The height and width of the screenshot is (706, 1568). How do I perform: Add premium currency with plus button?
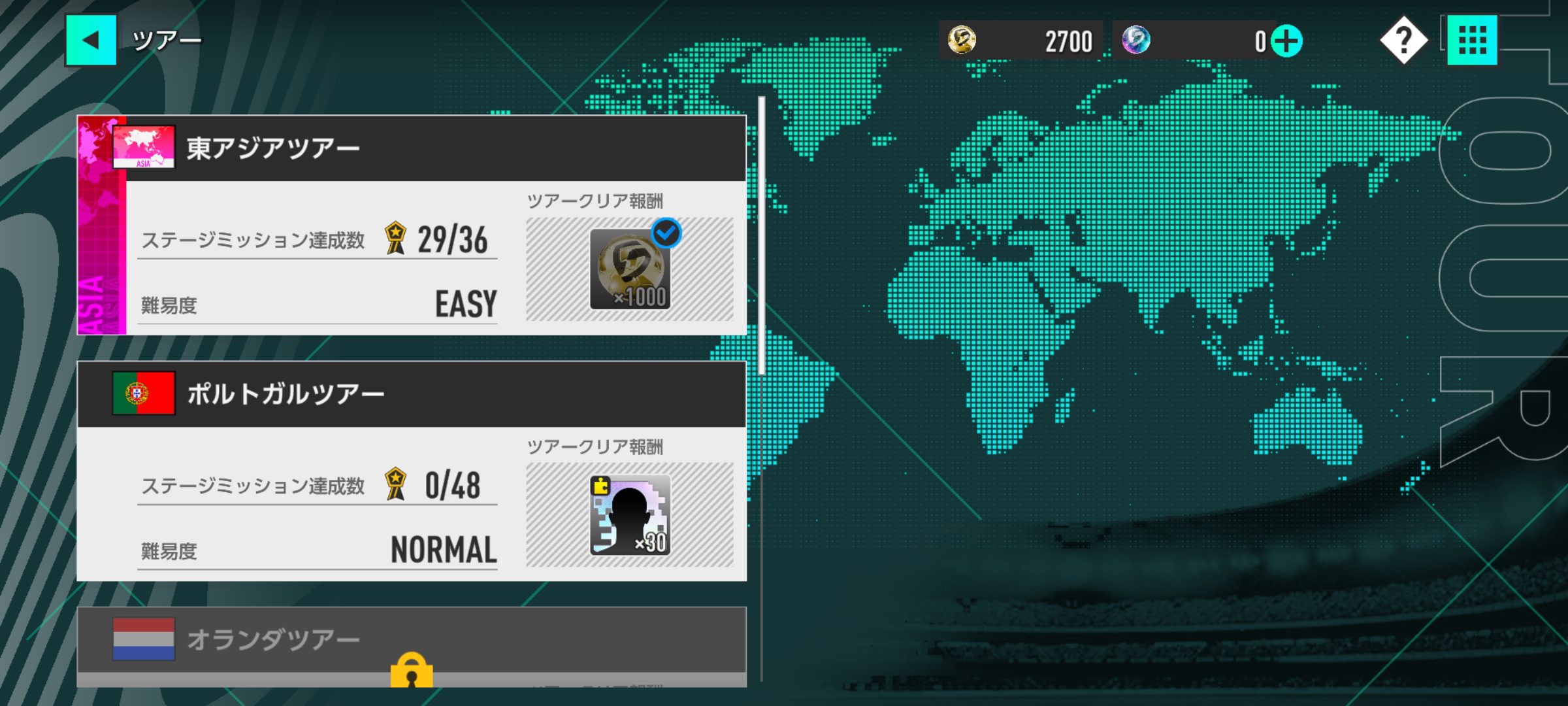[x=1286, y=41]
